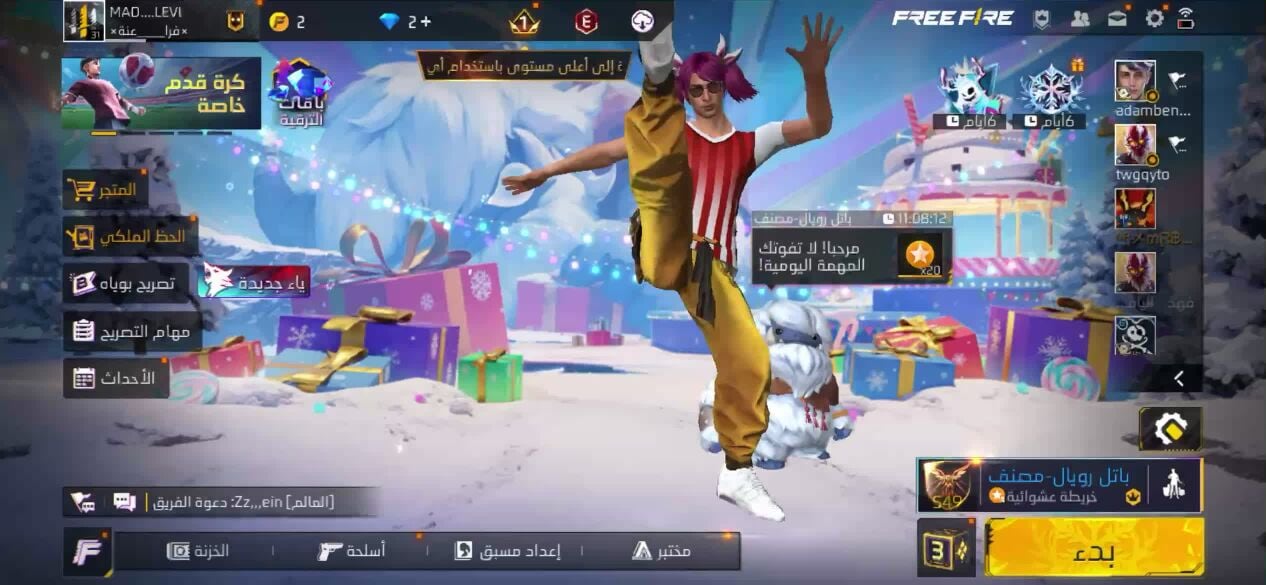The width and height of the screenshot is (1266, 585).
Task: Collapse the friends list with the arrow
Action: [x=1178, y=378]
